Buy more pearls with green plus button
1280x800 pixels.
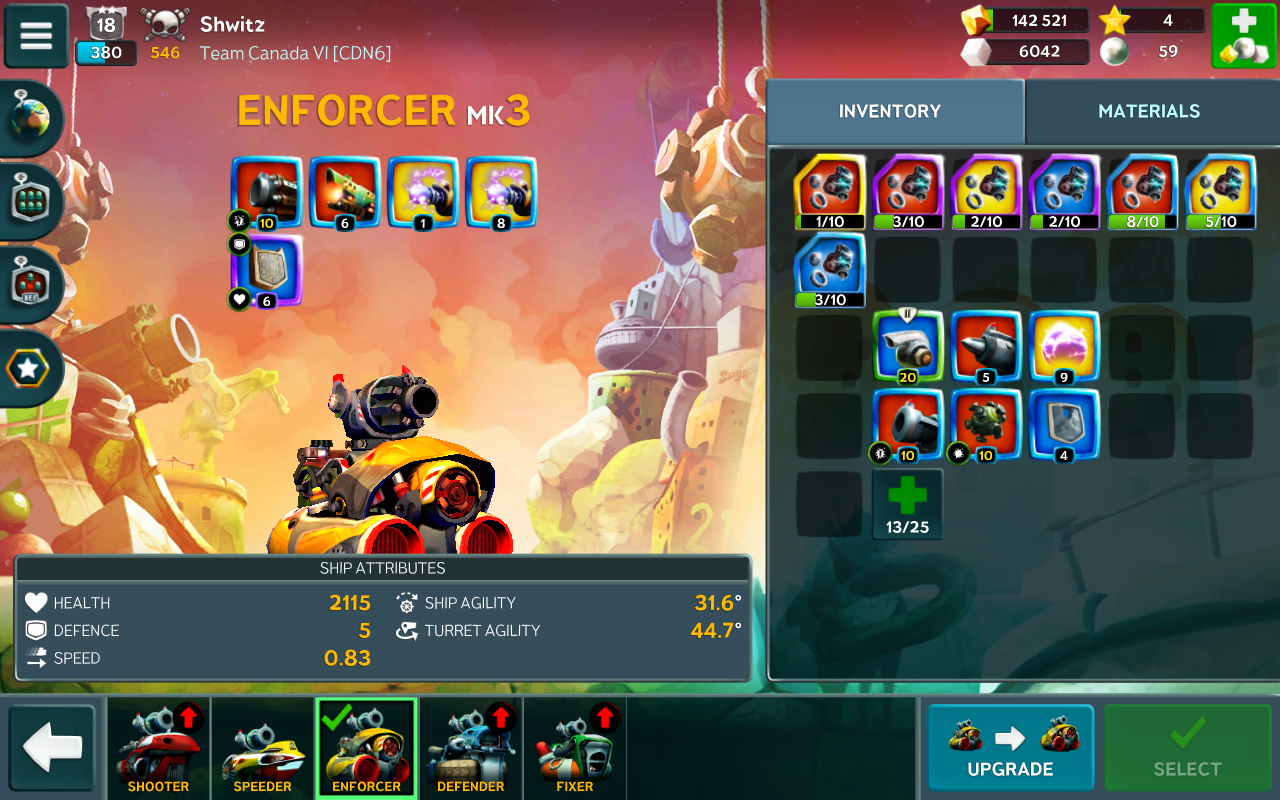click(x=1243, y=36)
